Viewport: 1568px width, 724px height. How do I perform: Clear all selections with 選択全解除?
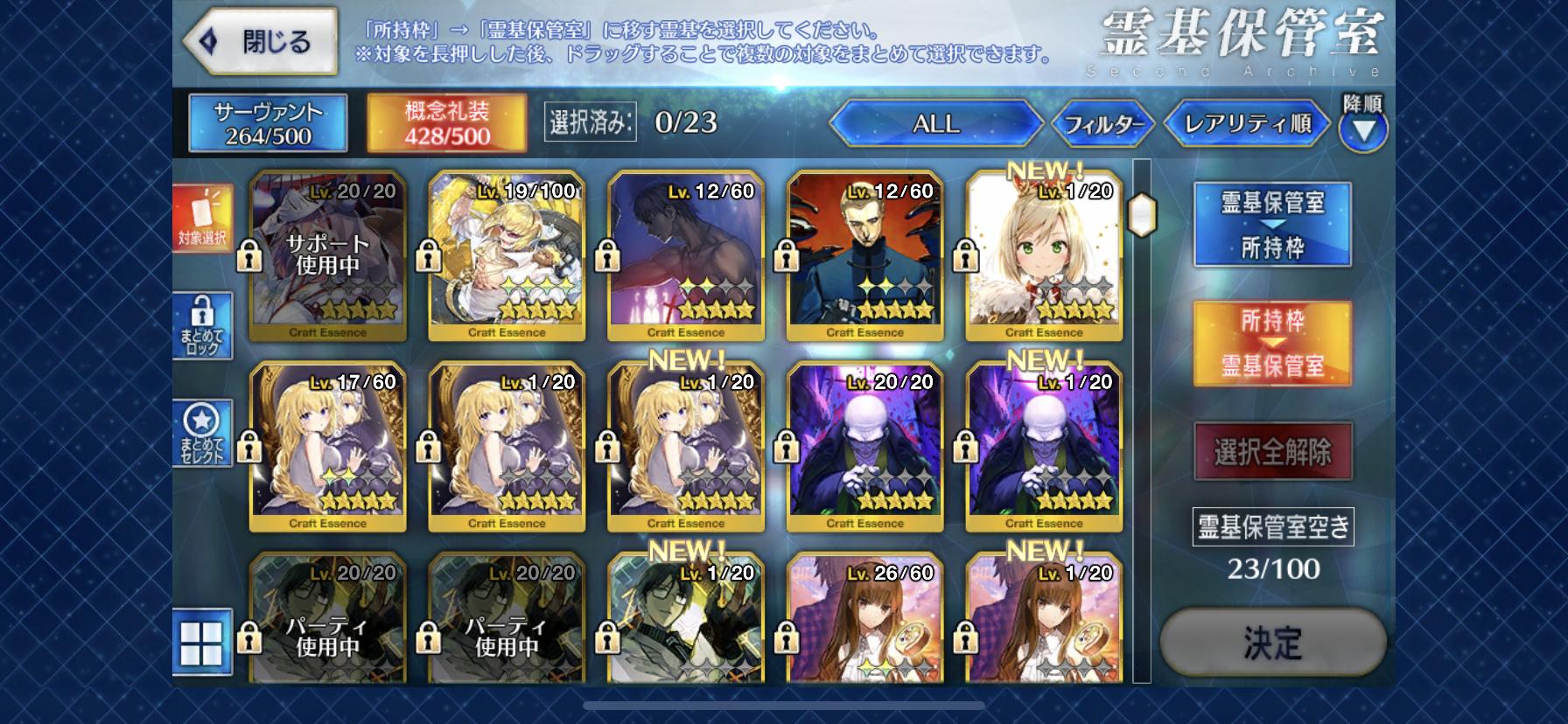pyautogui.click(x=1272, y=451)
